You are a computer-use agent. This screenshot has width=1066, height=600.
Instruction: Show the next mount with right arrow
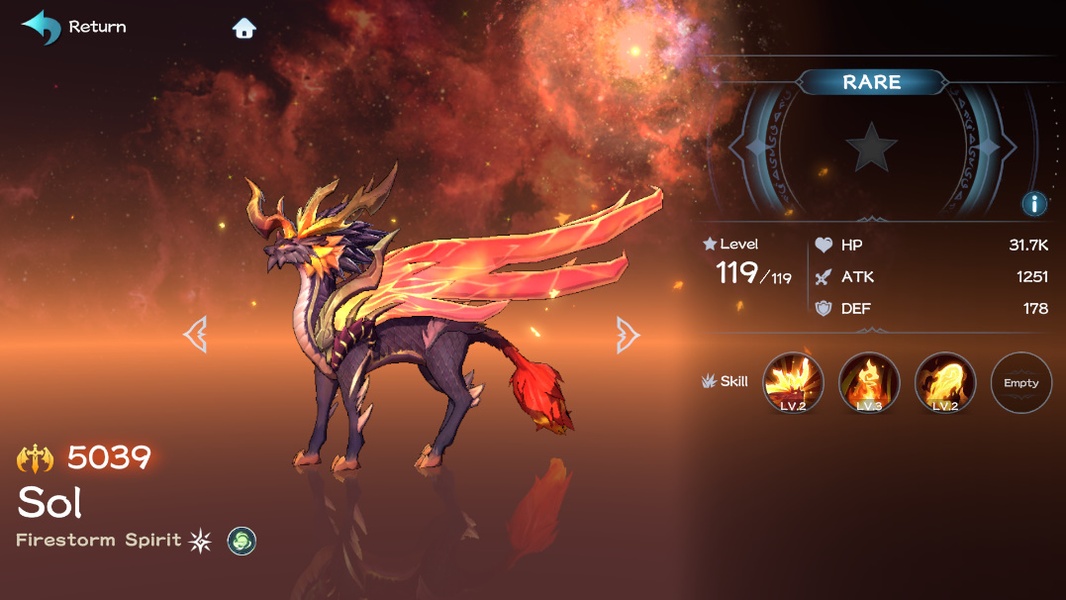pos(627,334)
